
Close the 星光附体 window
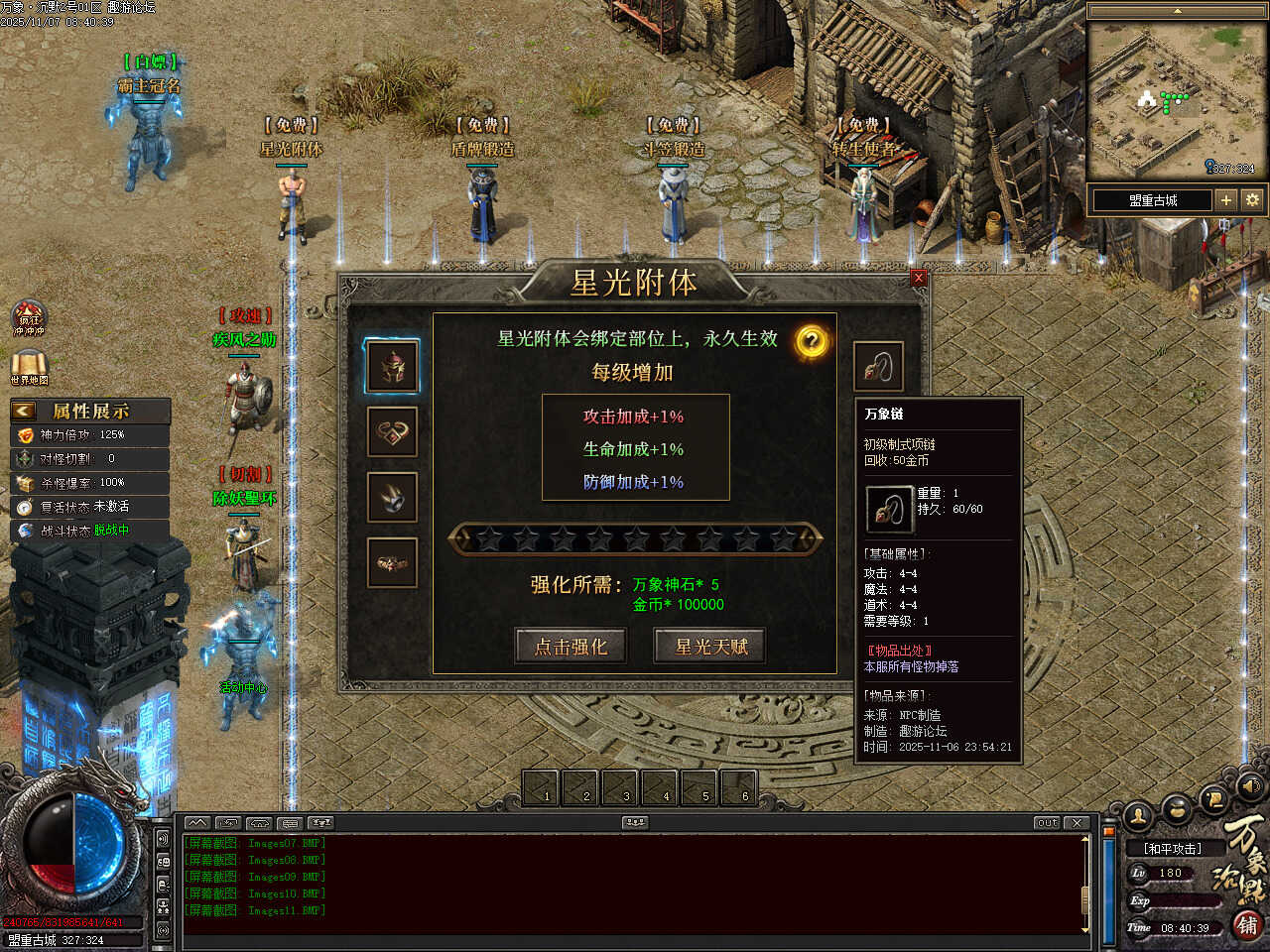coord(918,278)
